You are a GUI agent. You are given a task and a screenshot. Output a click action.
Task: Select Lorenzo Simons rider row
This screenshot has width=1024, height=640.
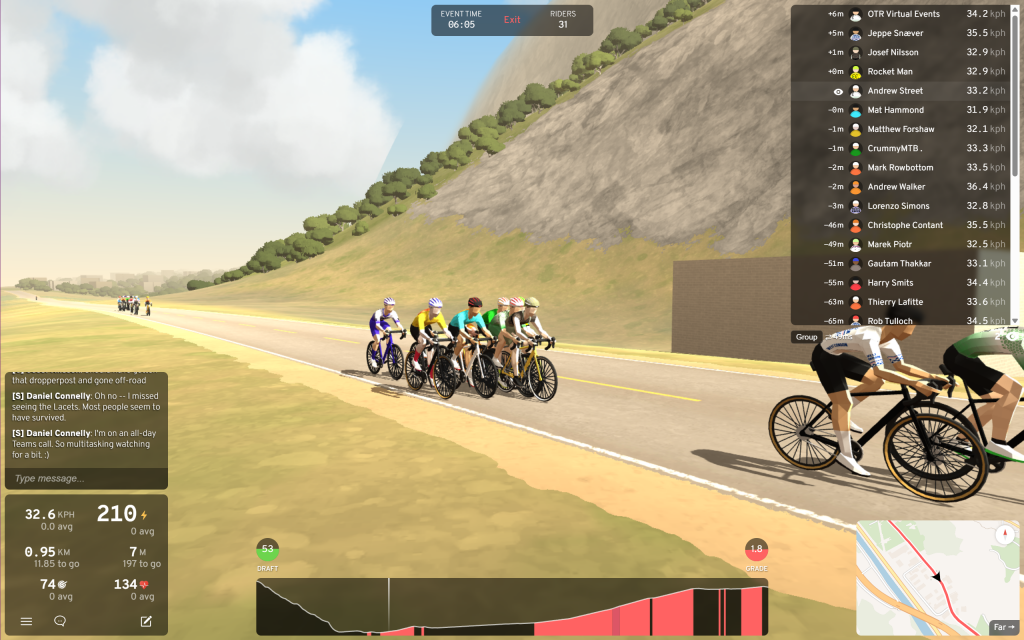(898, 206)
